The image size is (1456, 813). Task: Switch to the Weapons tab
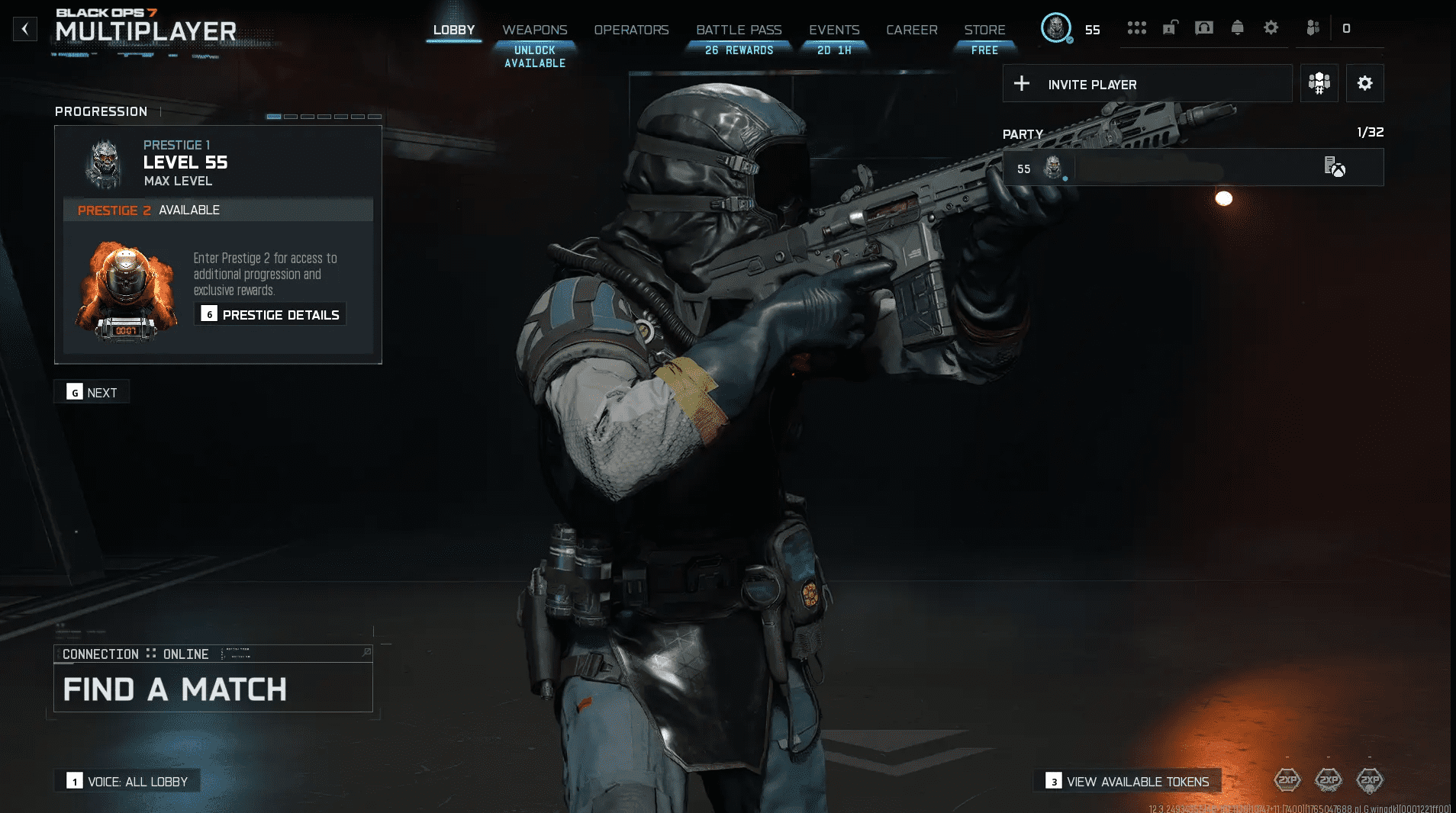point(534,29)
